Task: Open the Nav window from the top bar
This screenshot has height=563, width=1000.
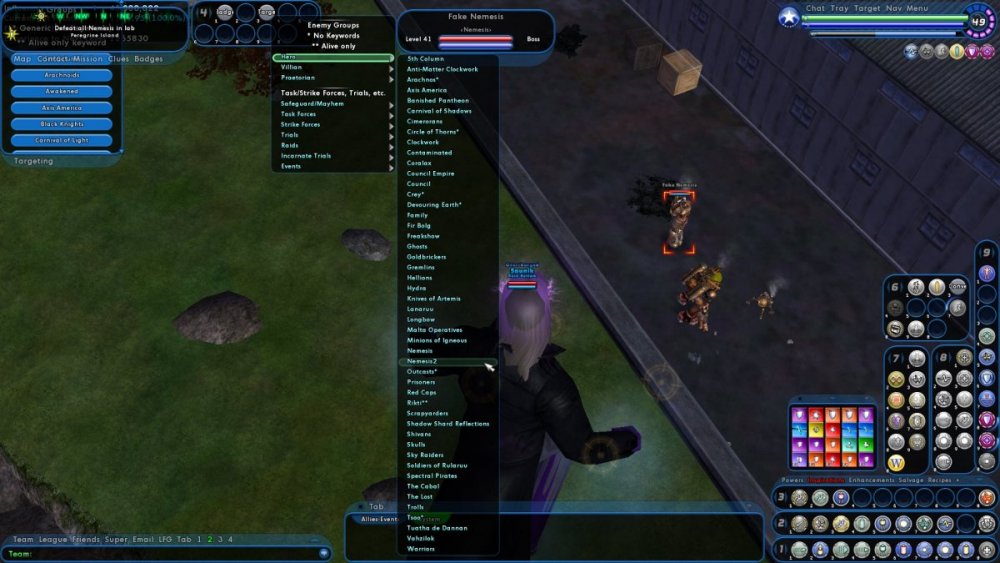Action: click(x=893, y=8)
